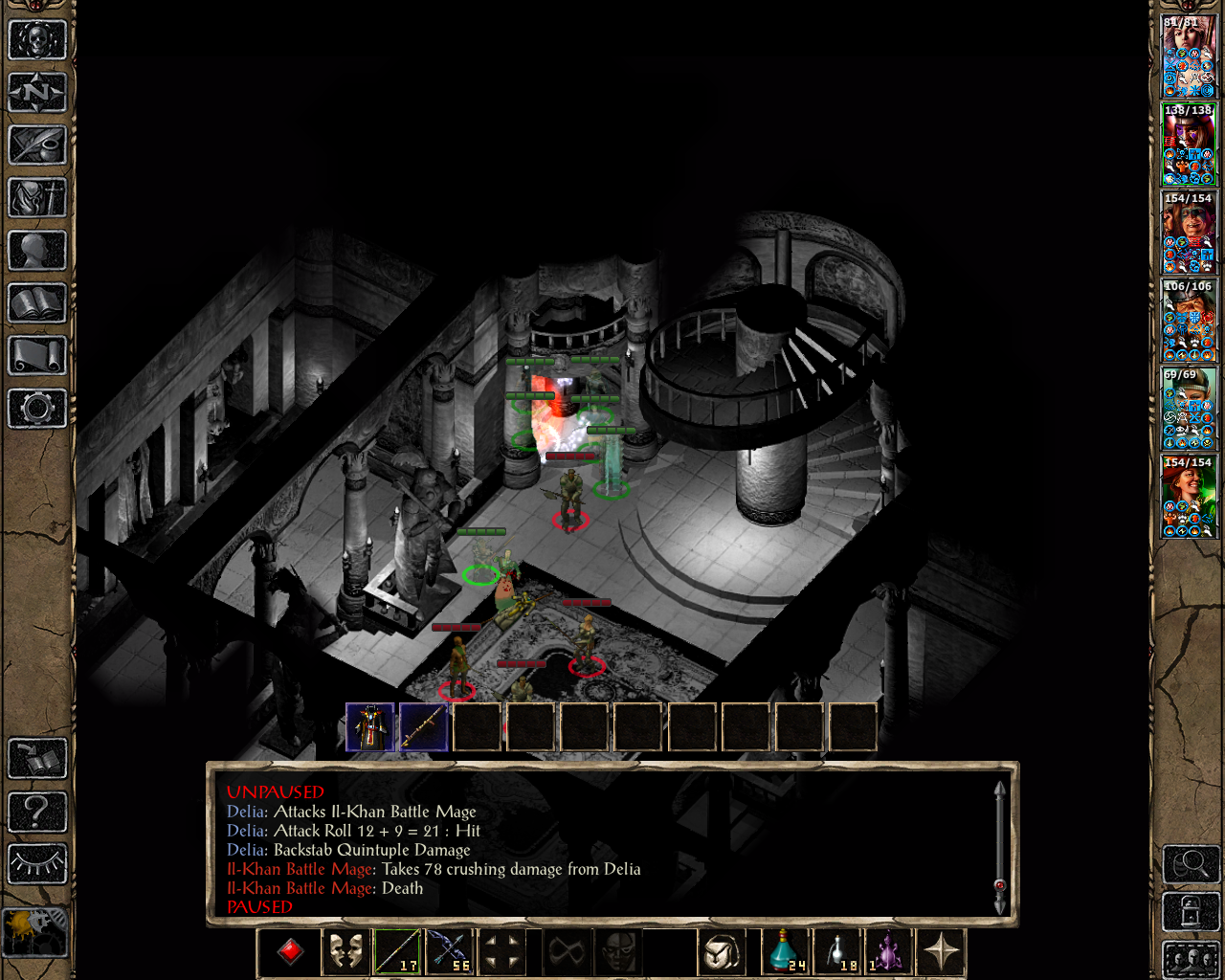Open the character record head icon
Screen dimensions: 1225x980
pyautogui.click(x=37, y=251)
